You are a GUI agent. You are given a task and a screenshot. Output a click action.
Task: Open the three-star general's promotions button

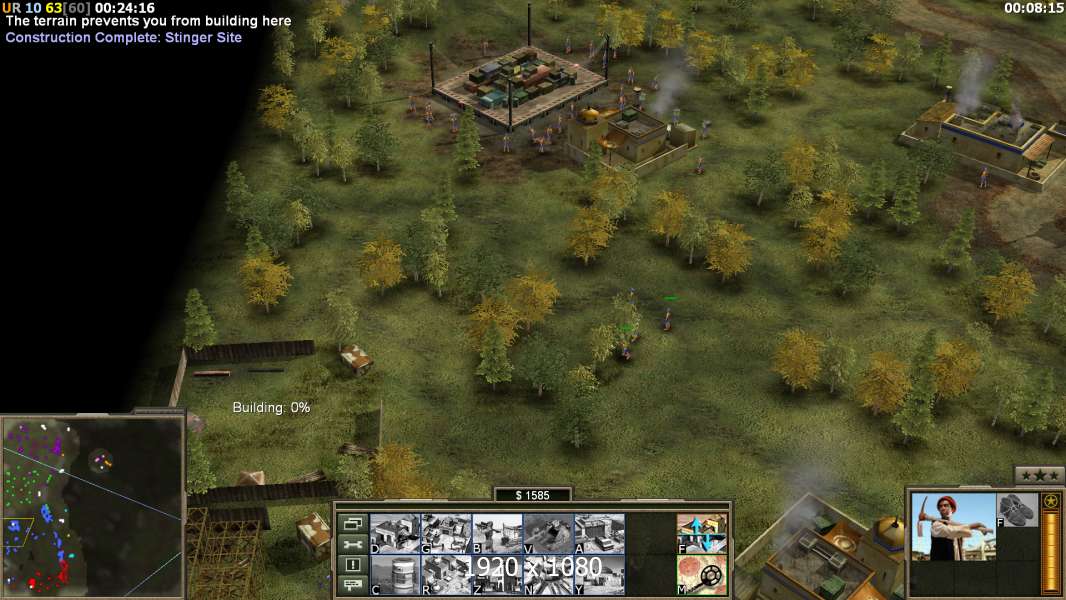(1039, 475)
